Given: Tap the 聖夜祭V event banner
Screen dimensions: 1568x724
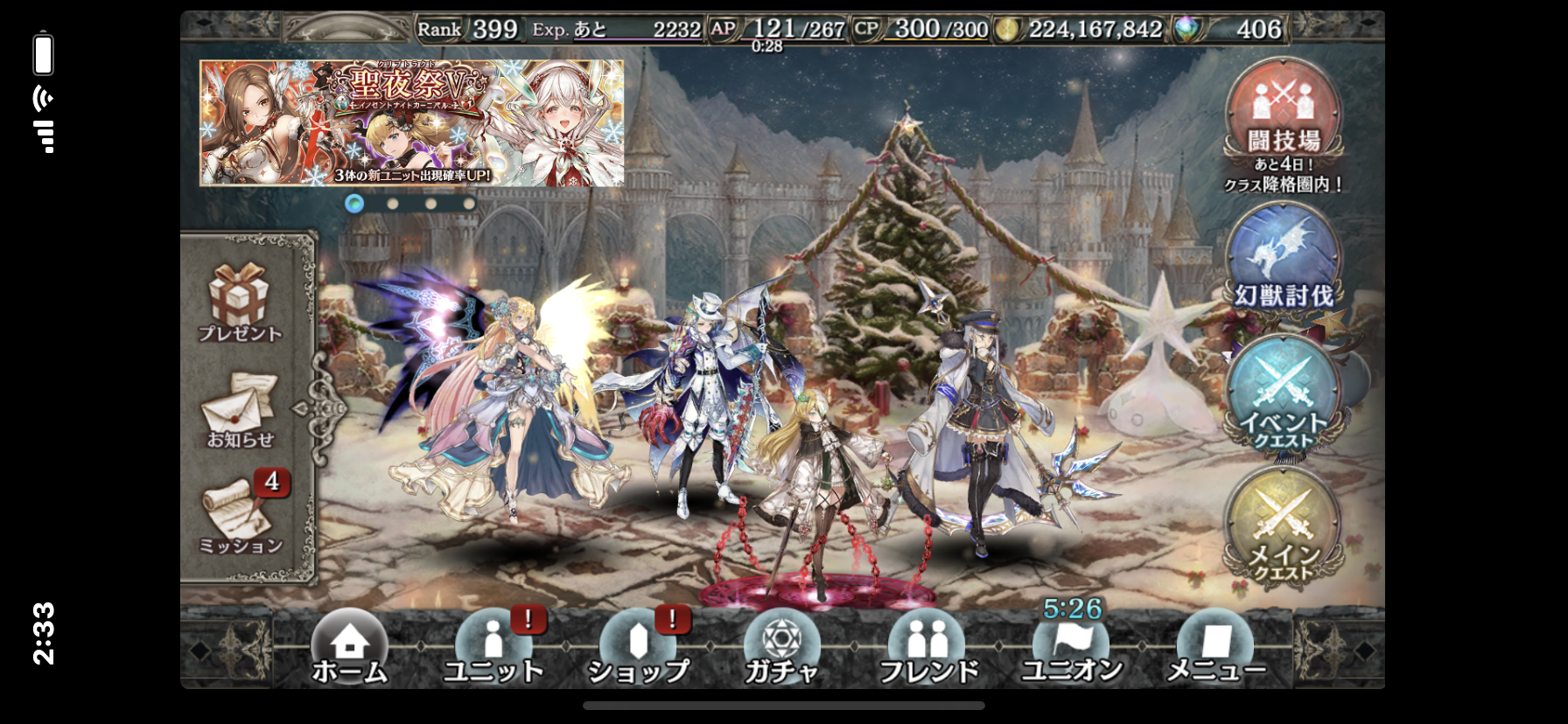Looking at the screenshot, I should [x=409, y=122].
